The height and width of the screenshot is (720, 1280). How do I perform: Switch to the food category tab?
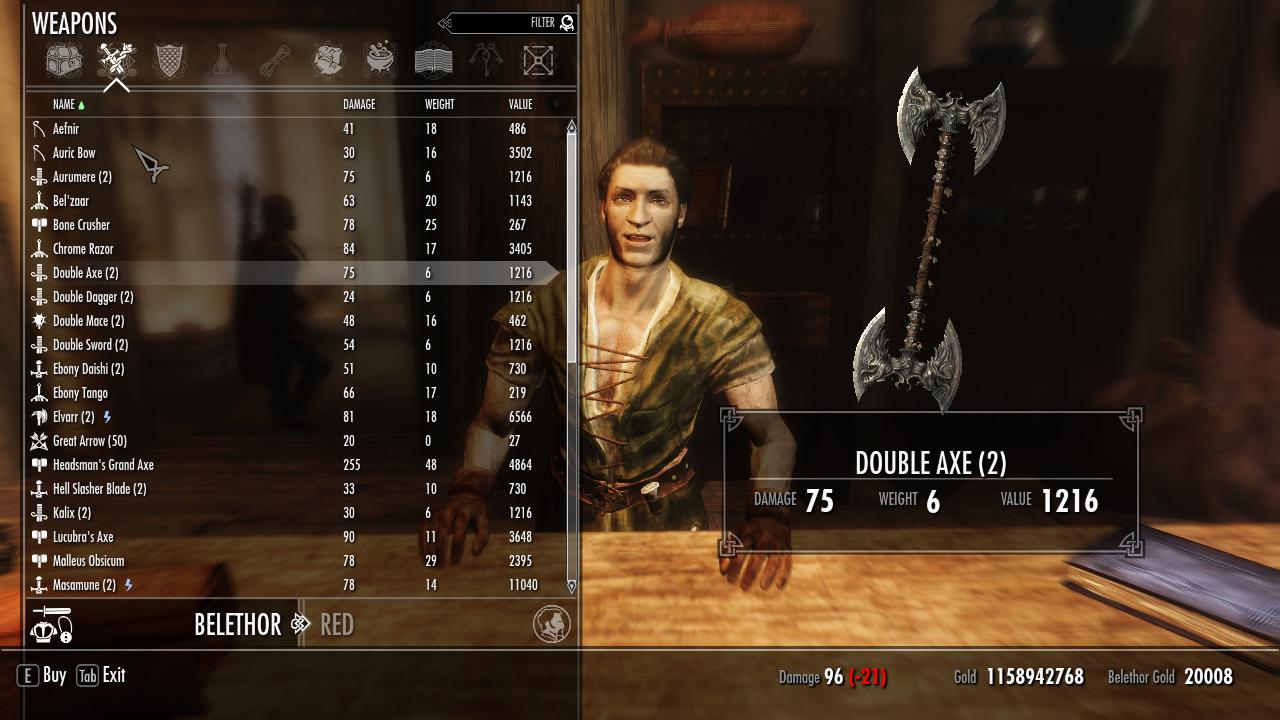328,61
